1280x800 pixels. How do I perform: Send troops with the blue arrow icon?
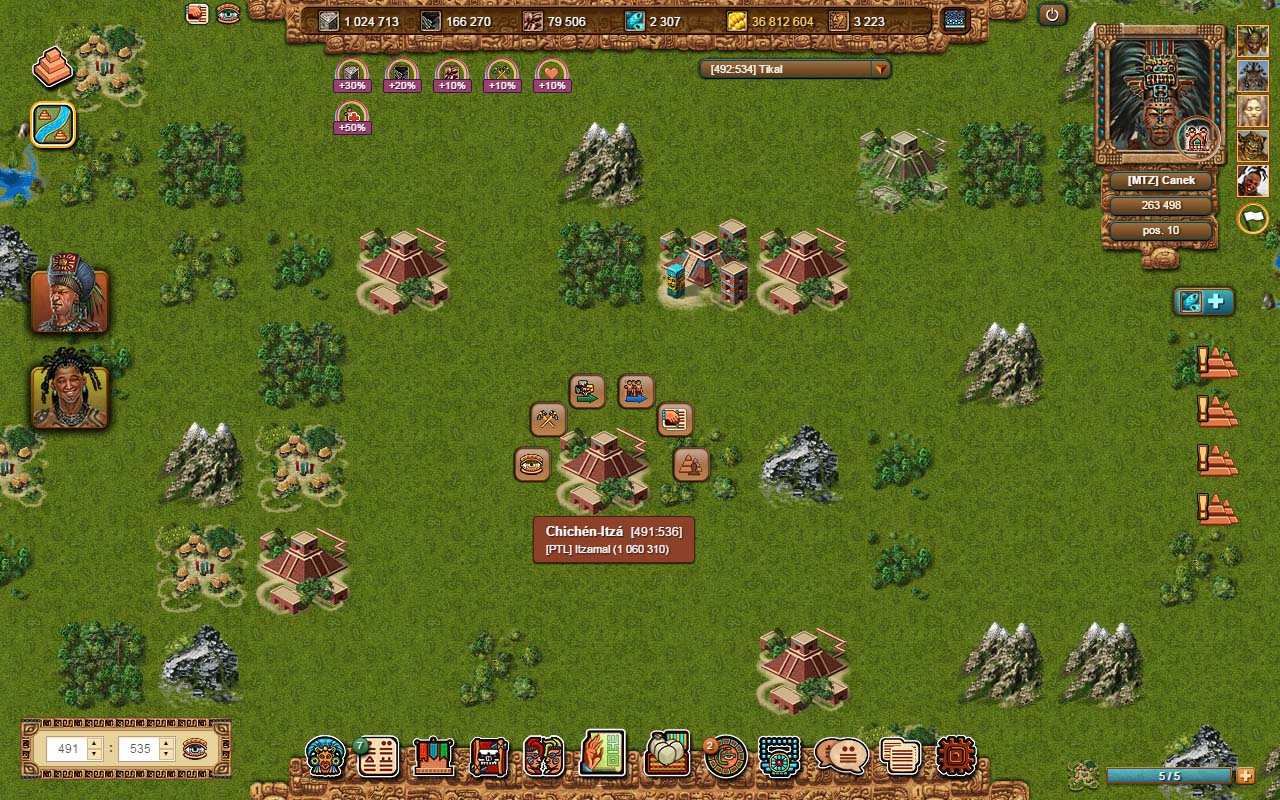[x=636, y=391]
